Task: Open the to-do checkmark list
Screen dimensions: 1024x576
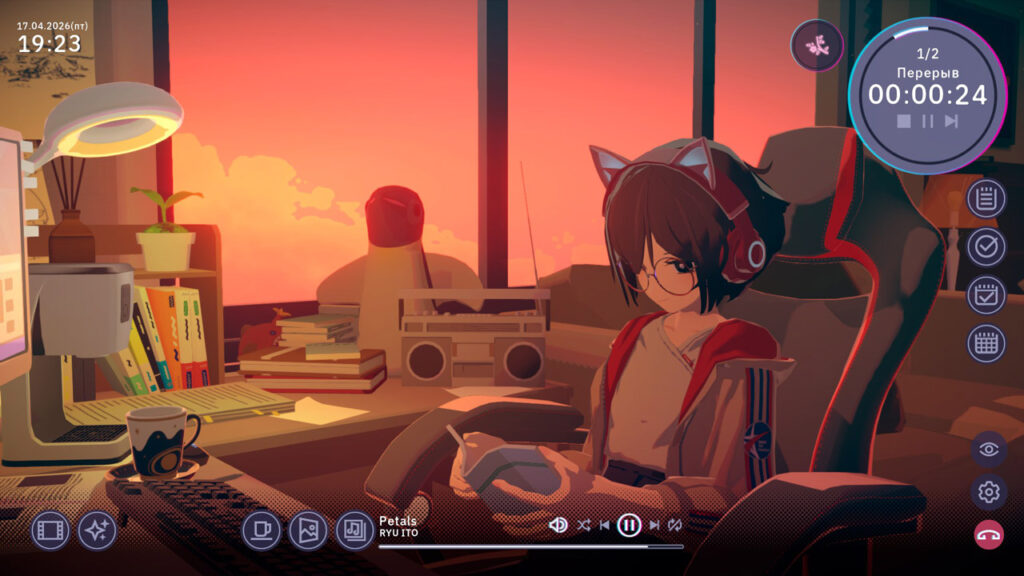Action: [986, 246]
